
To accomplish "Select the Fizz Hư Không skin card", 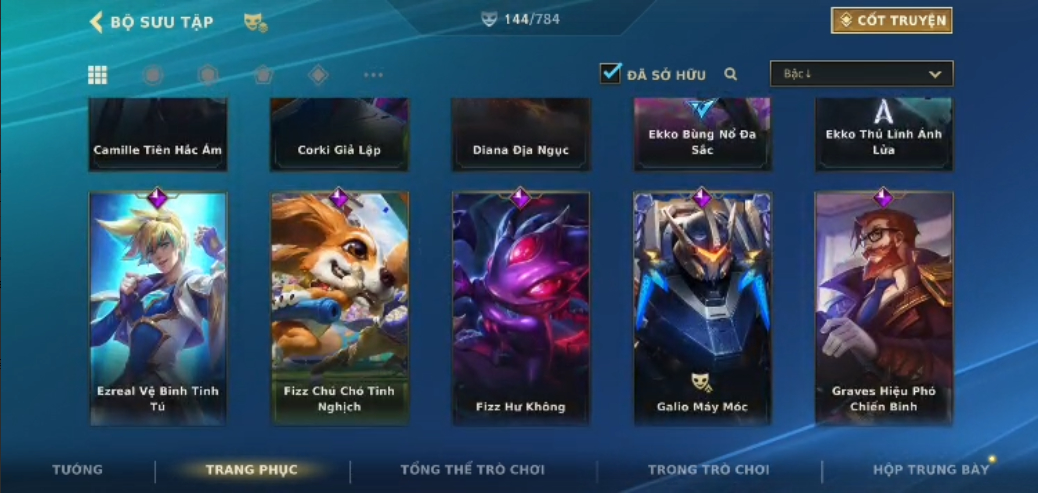I will [x=520, y=308].
